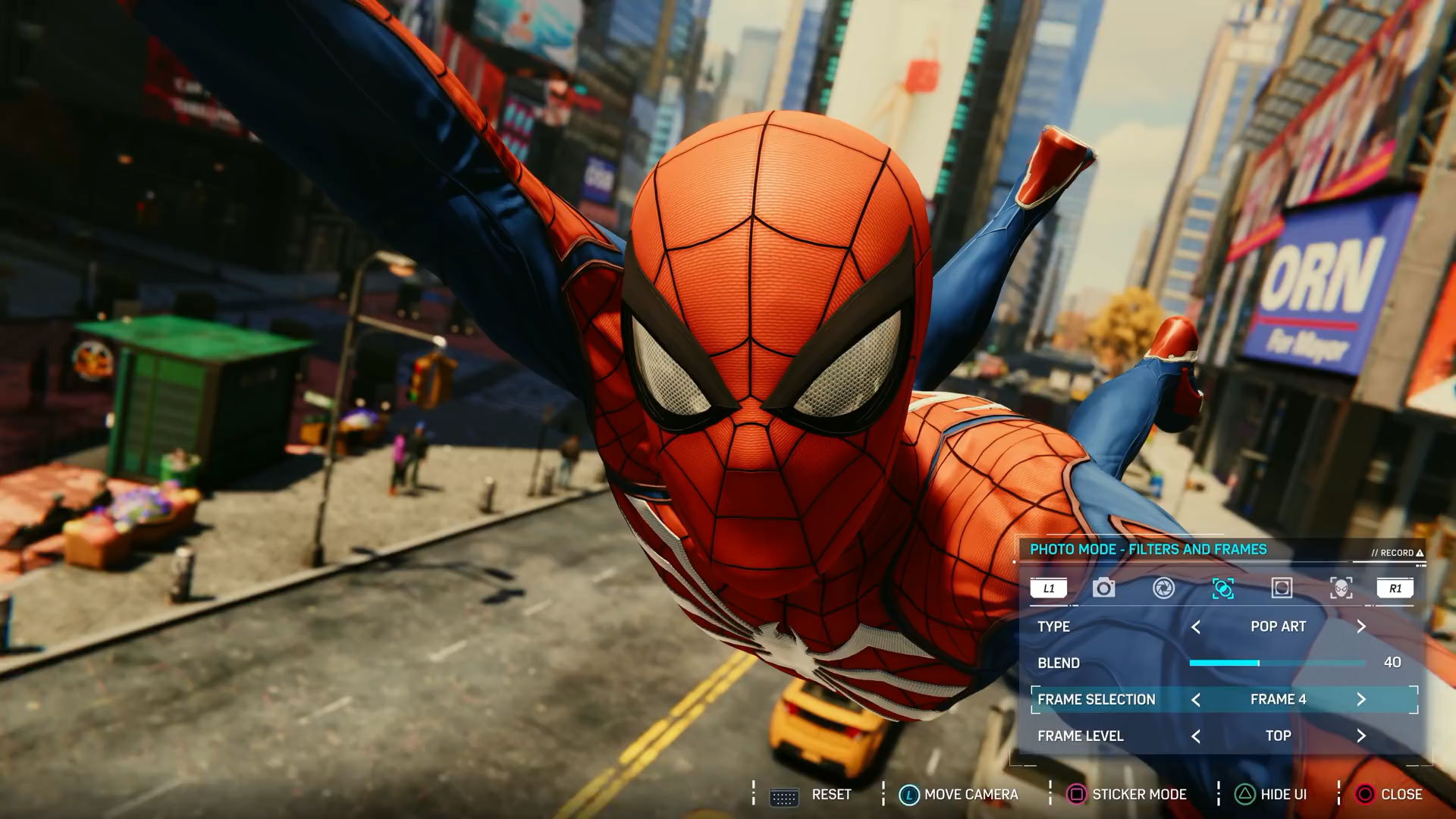Select the Blend label
The image size is (1456, 819).
(1059, 663)
